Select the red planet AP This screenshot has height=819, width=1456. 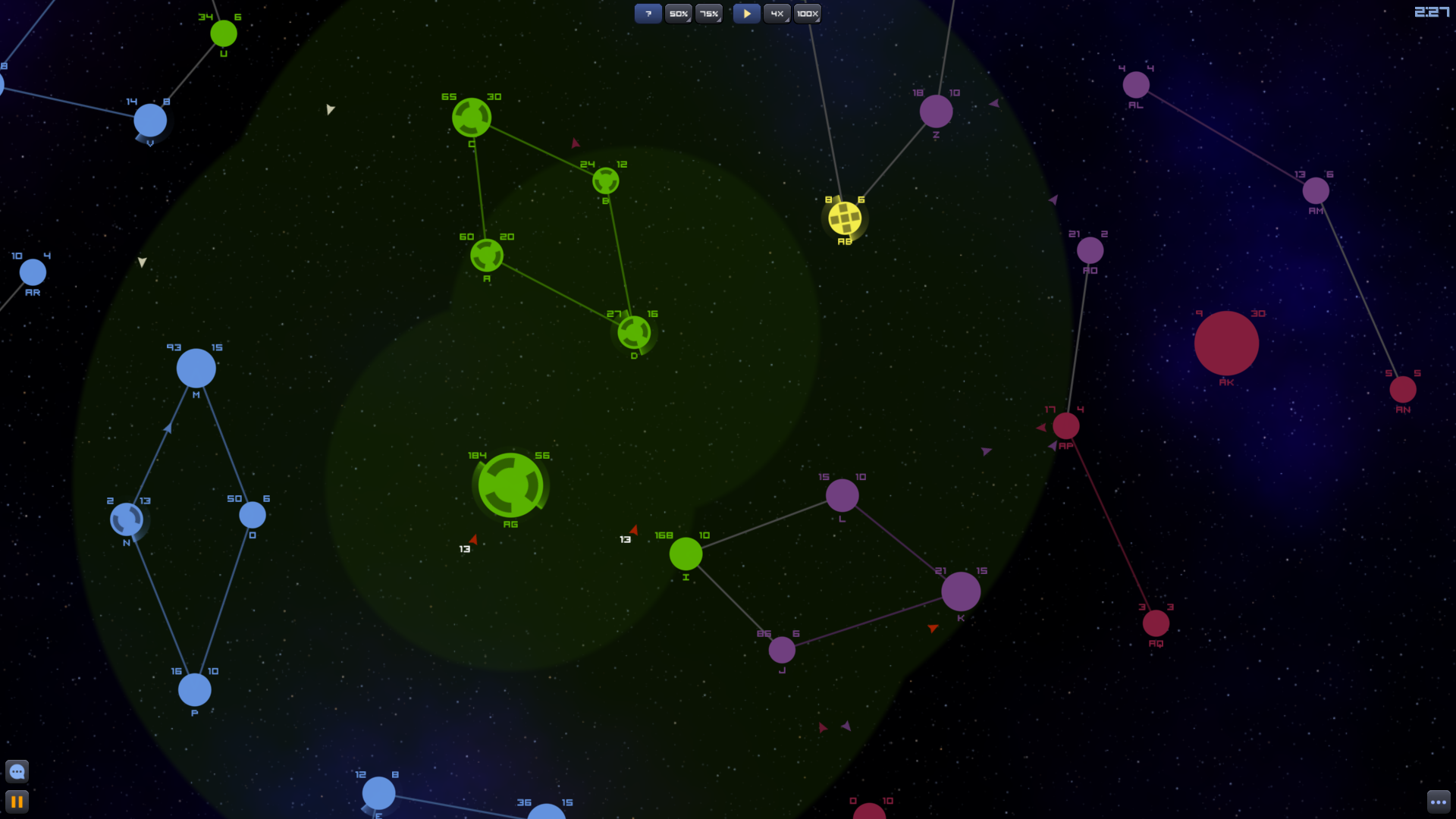(x=1067, y=427)
